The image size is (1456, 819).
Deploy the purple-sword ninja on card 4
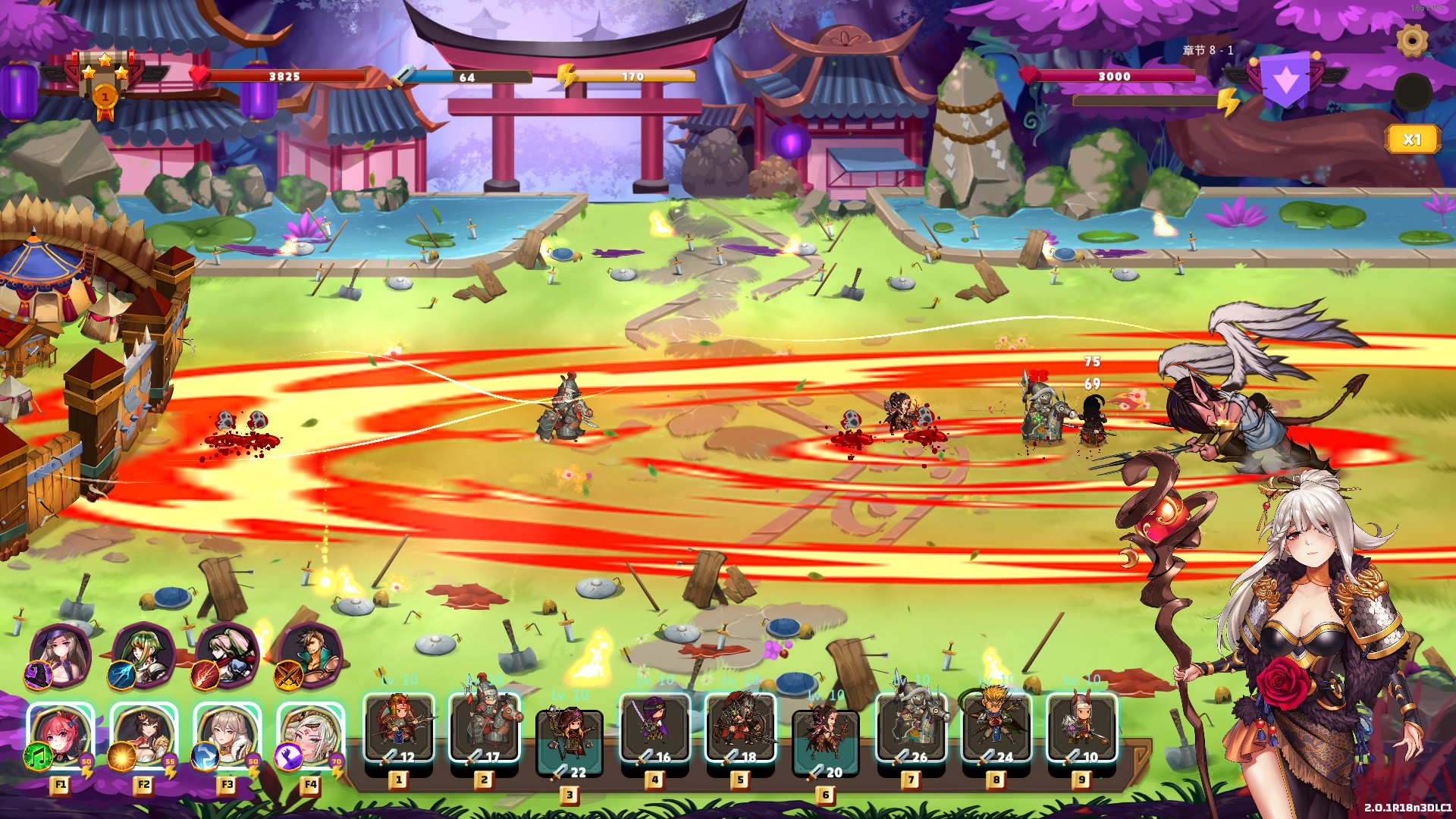657,728
